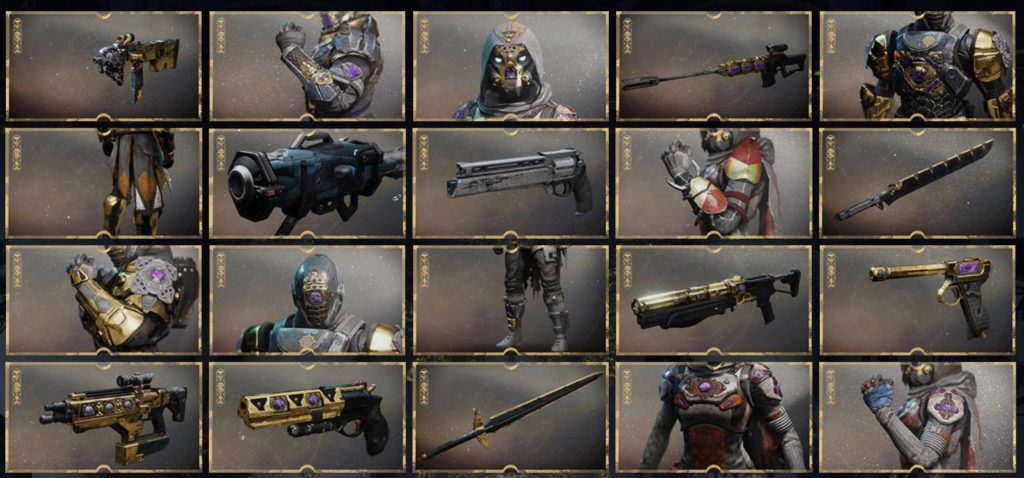
Task: Open the white and orange robed leg armor tile
Action: coord(104,183)
